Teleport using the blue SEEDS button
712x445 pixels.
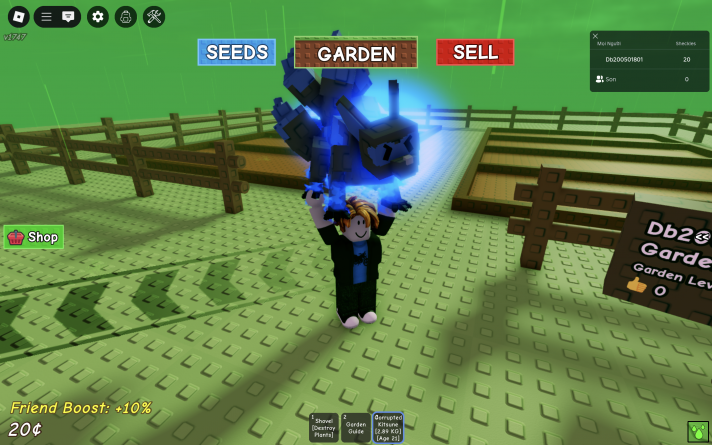coord(236,52)
